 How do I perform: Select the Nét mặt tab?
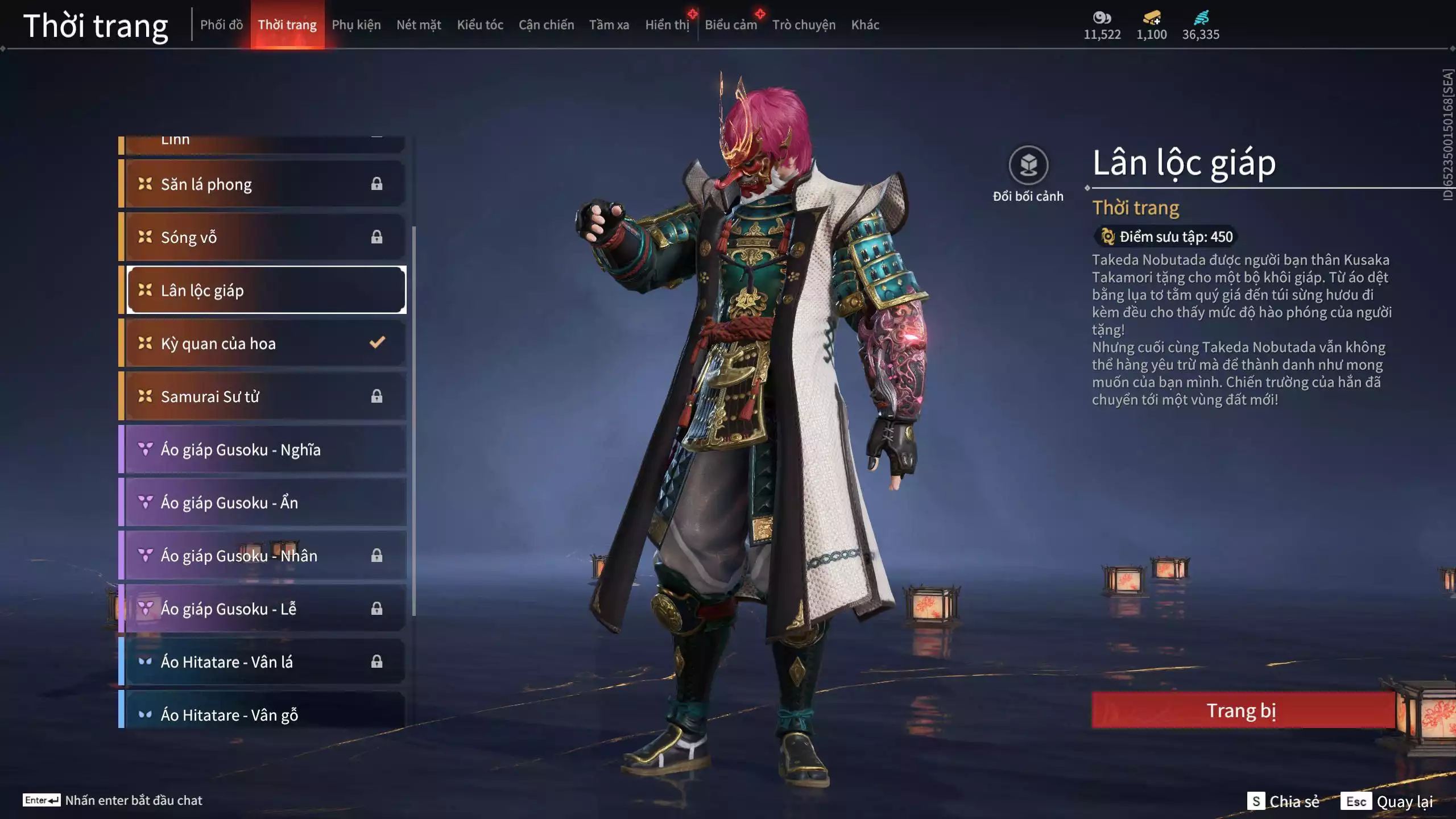[419, 25]
